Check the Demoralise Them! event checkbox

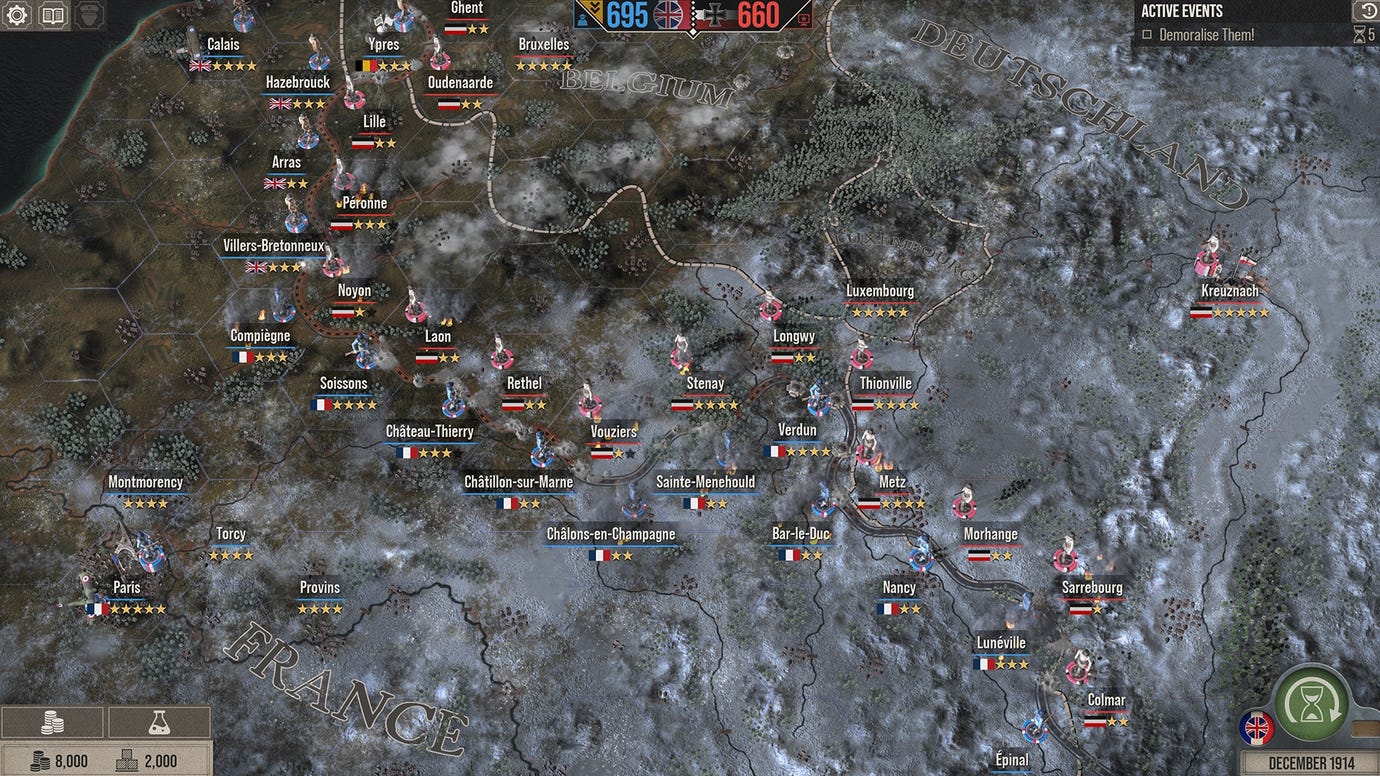pos(1145,34)
